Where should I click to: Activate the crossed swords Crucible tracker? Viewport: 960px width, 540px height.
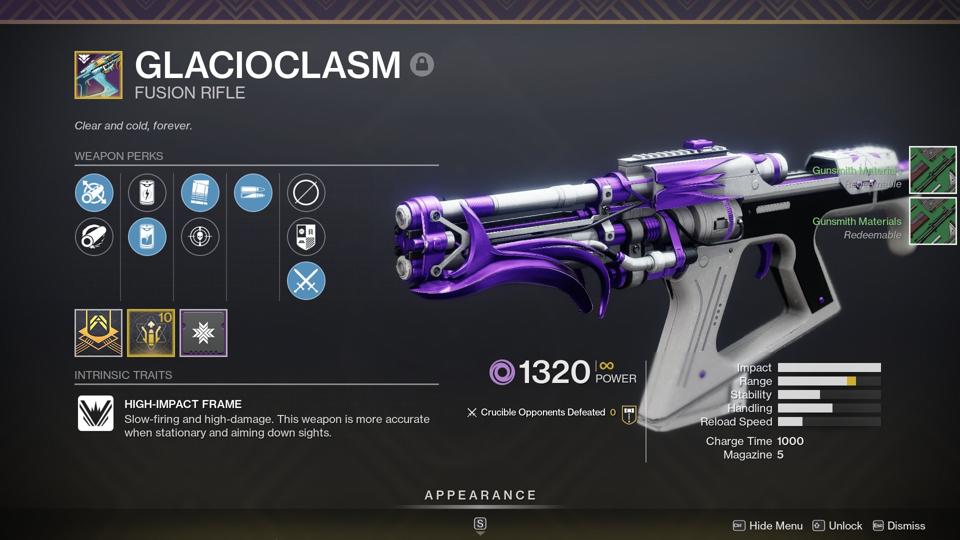[x=306, y=282]
